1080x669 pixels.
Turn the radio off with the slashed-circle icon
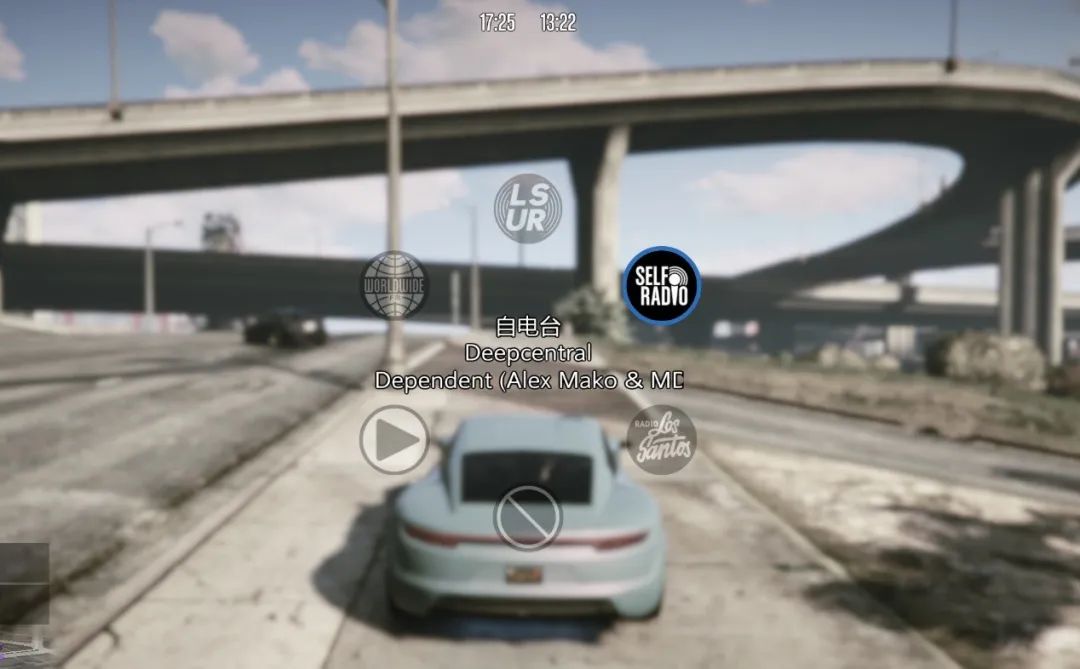click(528, 517)
